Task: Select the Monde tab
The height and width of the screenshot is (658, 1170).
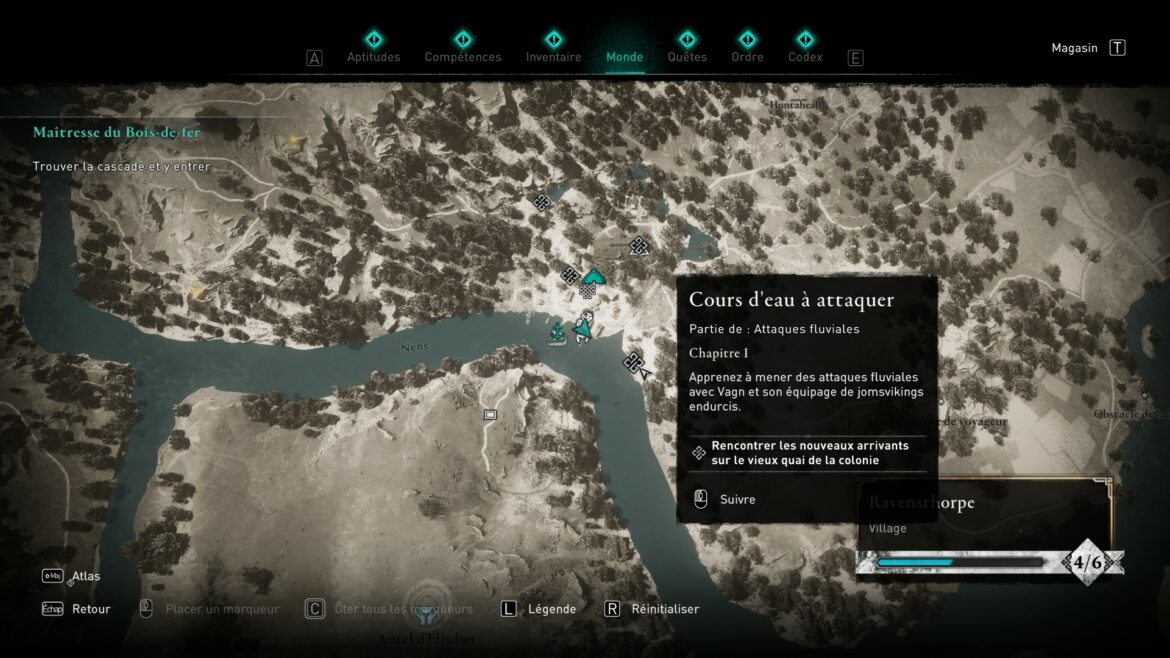Action: 624,48
